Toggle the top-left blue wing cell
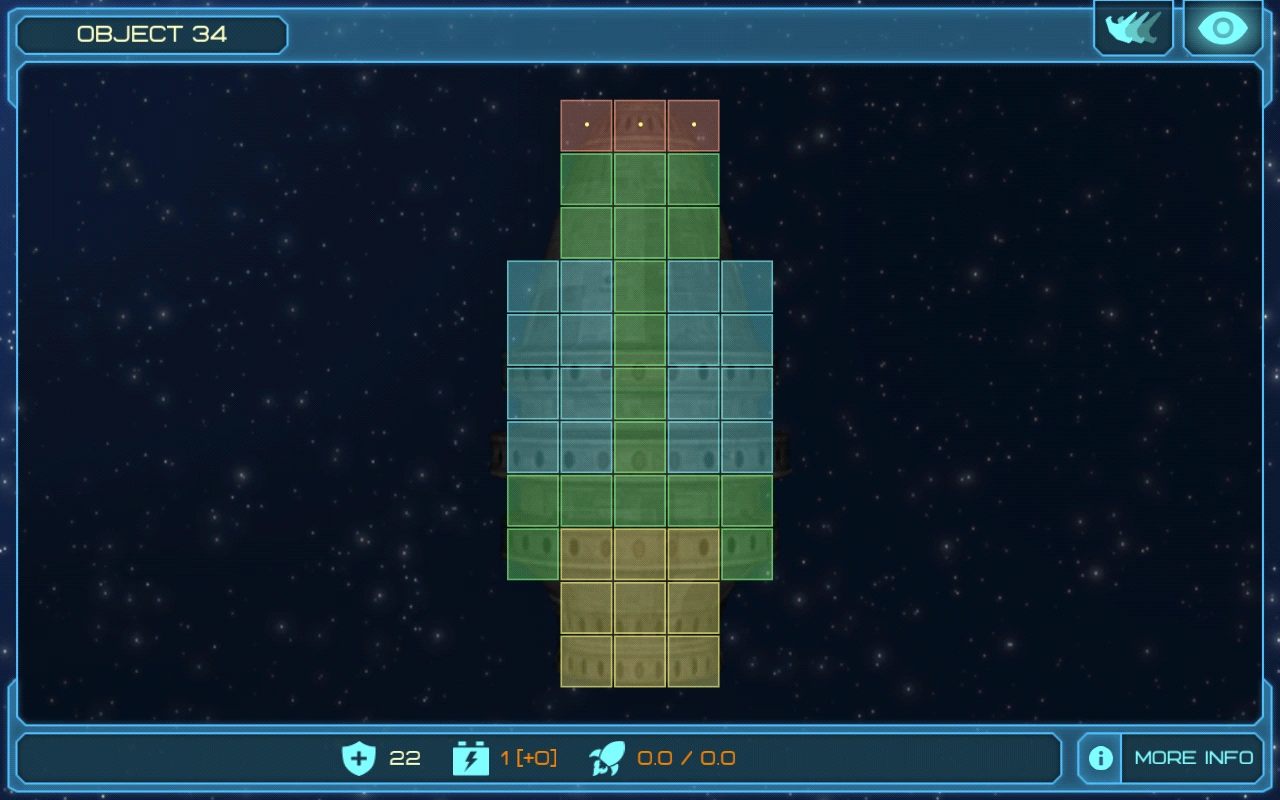Viewport: 1280px width, 800px height. pyautogui.click(x=535, y=284)
